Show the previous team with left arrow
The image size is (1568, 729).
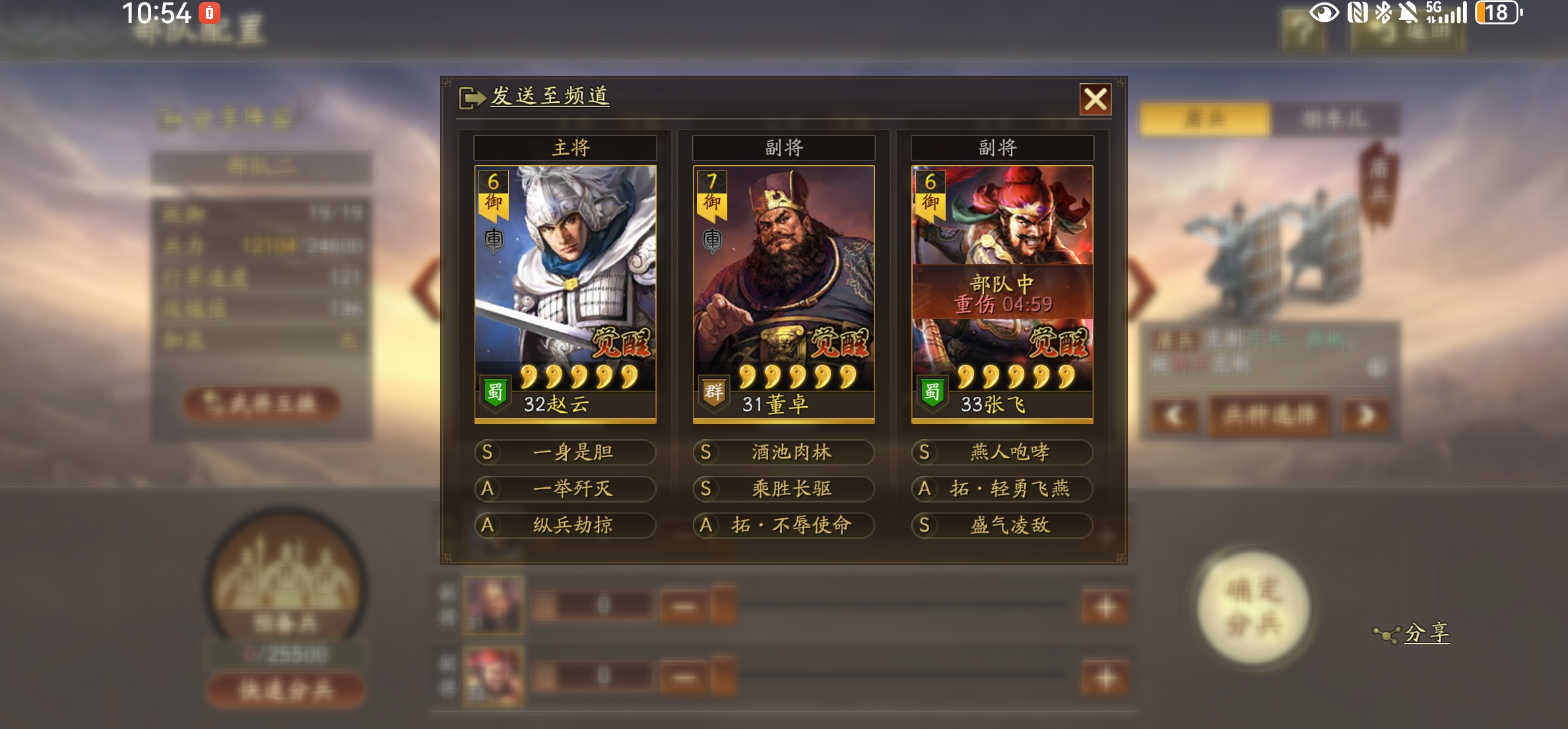(x=426, y=289)
